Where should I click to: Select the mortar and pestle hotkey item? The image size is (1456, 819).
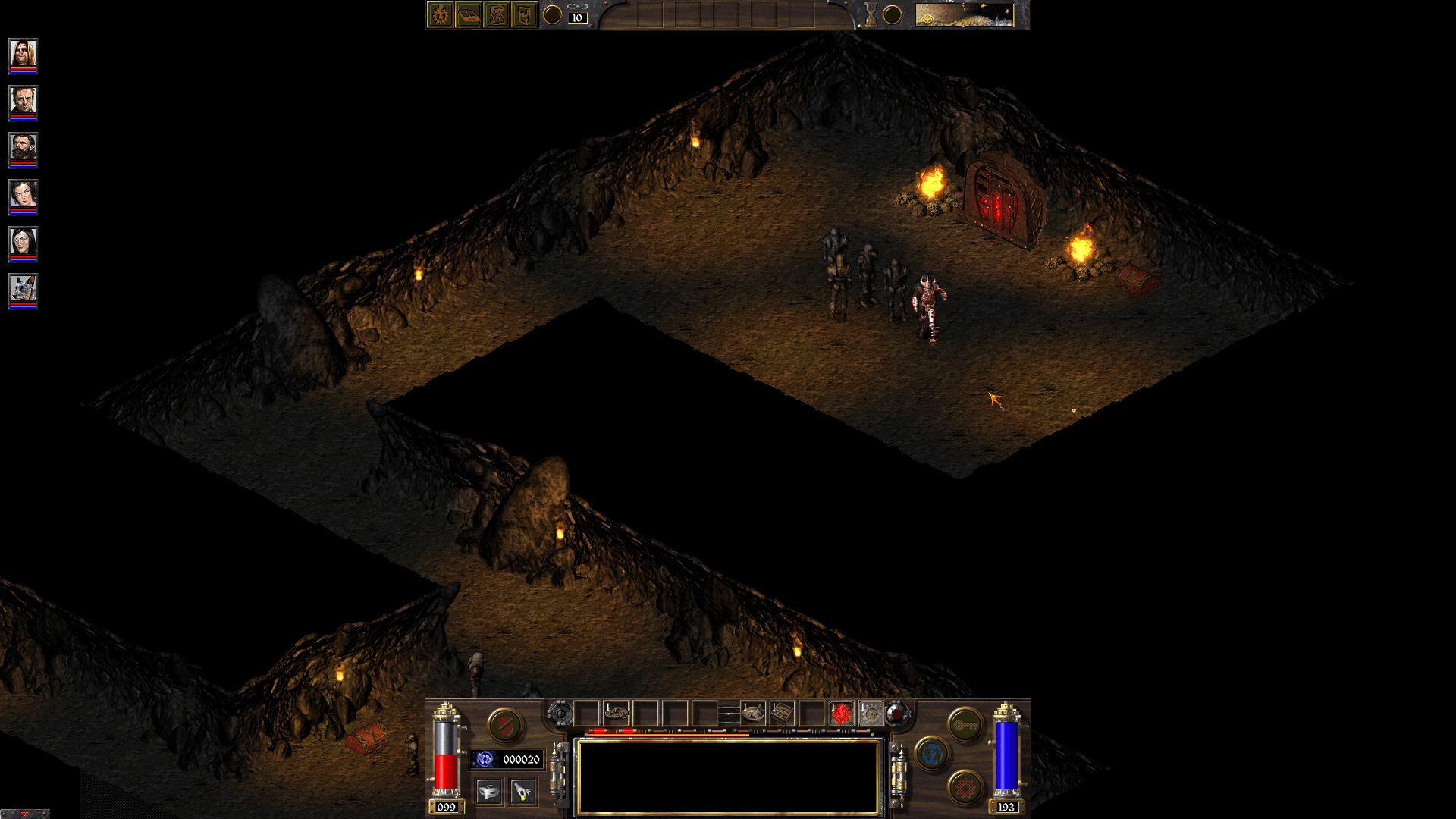pos(752,713)
